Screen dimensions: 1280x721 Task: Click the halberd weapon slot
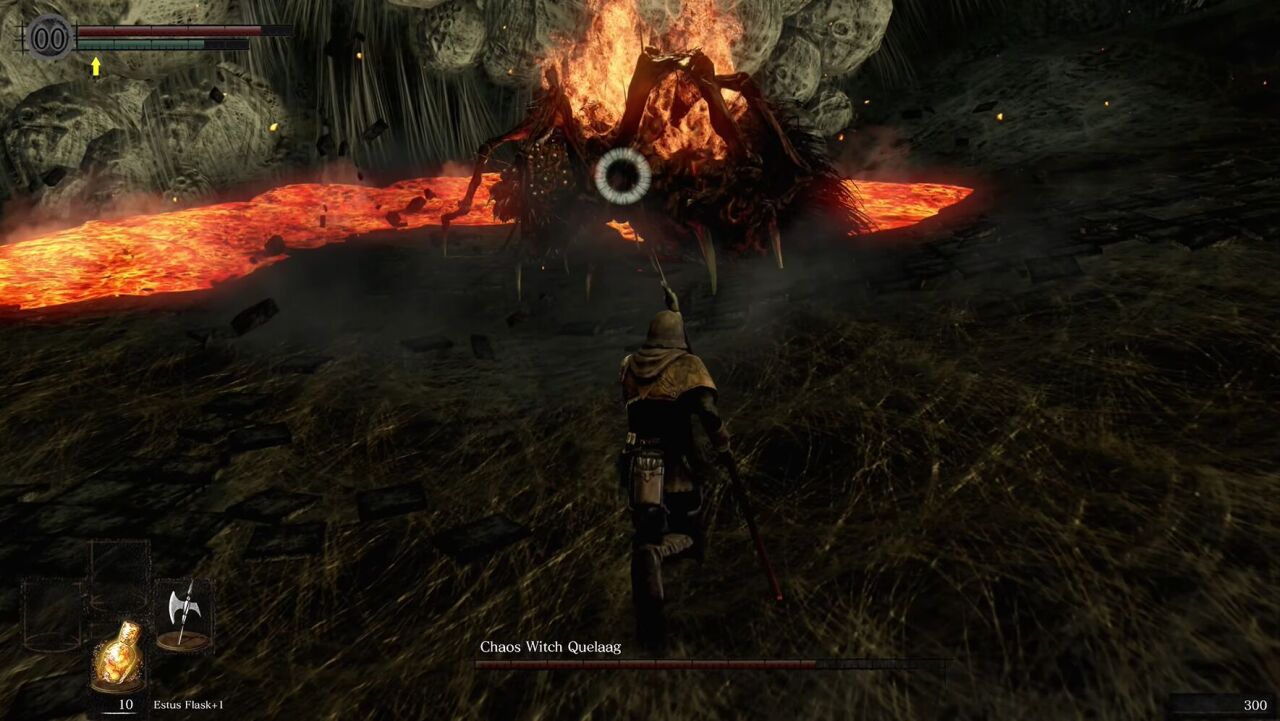click(x=183, y=614)
